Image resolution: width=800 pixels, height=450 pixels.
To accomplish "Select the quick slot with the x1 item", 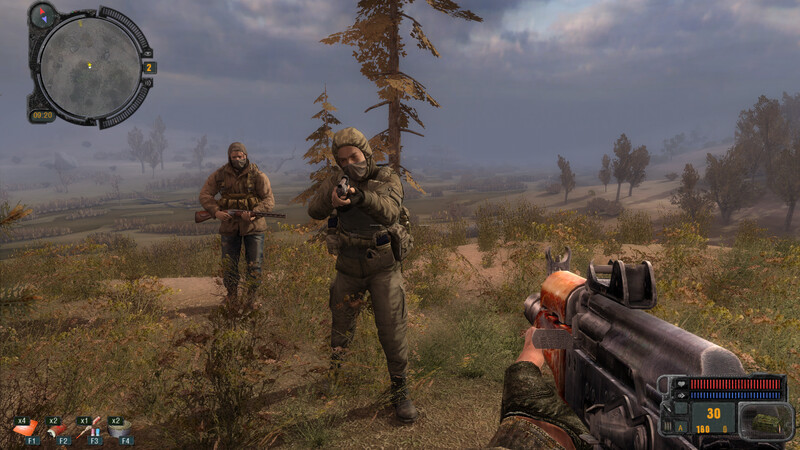I will point(89,429).
